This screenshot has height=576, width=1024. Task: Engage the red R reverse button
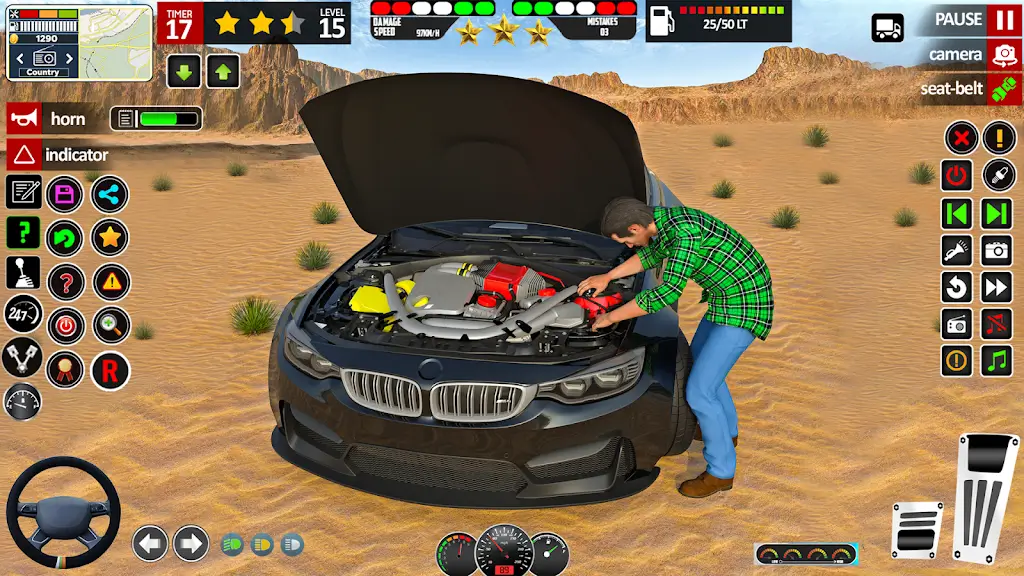(110, 371)
